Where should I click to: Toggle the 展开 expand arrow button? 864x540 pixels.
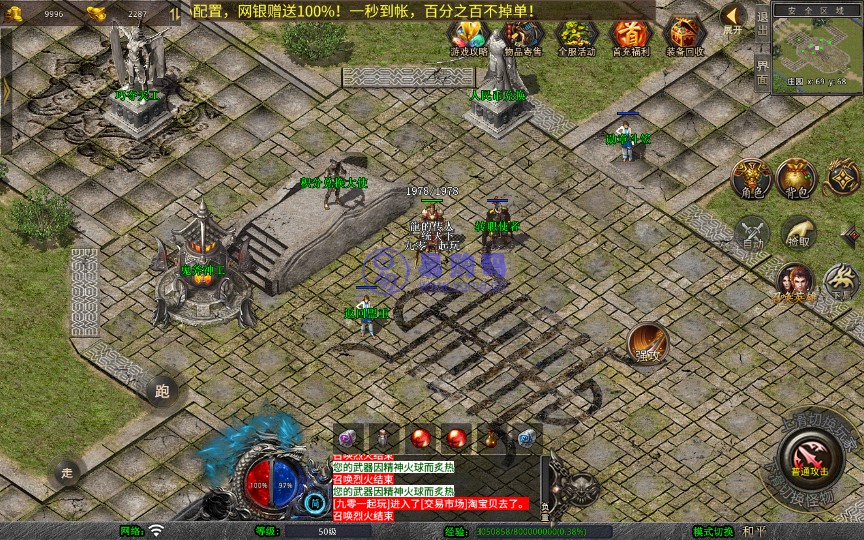point(732,18)
